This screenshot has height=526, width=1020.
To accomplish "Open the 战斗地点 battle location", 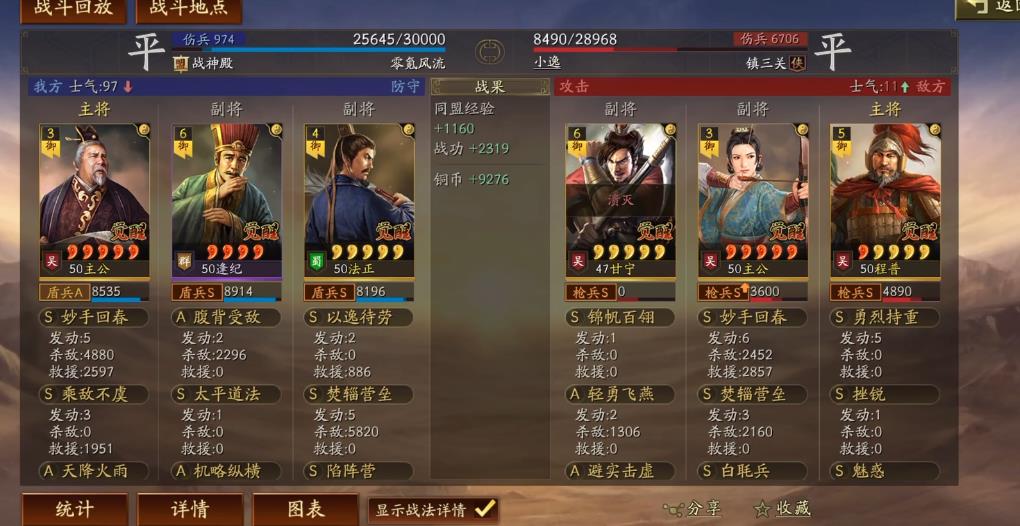I will 188,8.
